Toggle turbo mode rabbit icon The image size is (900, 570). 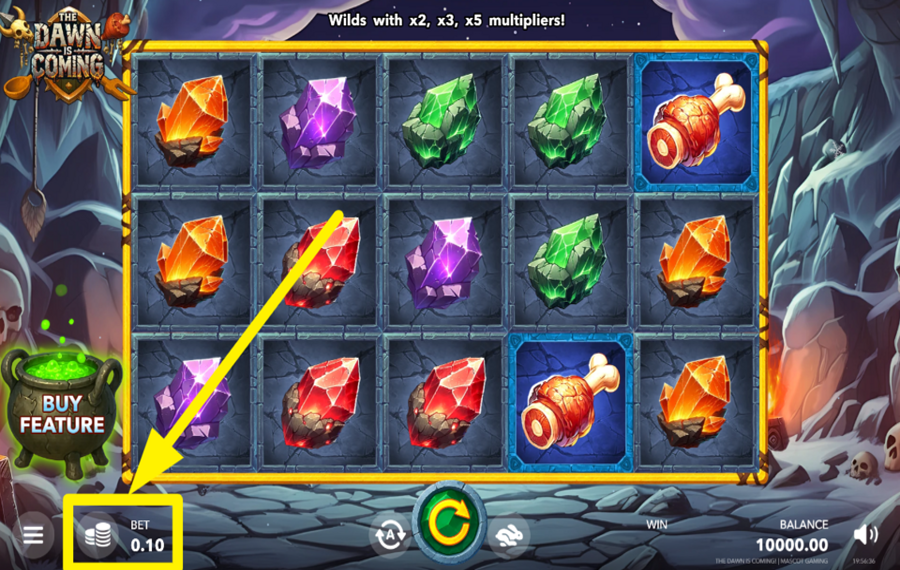pyautogui.click(x=510, y=535)
